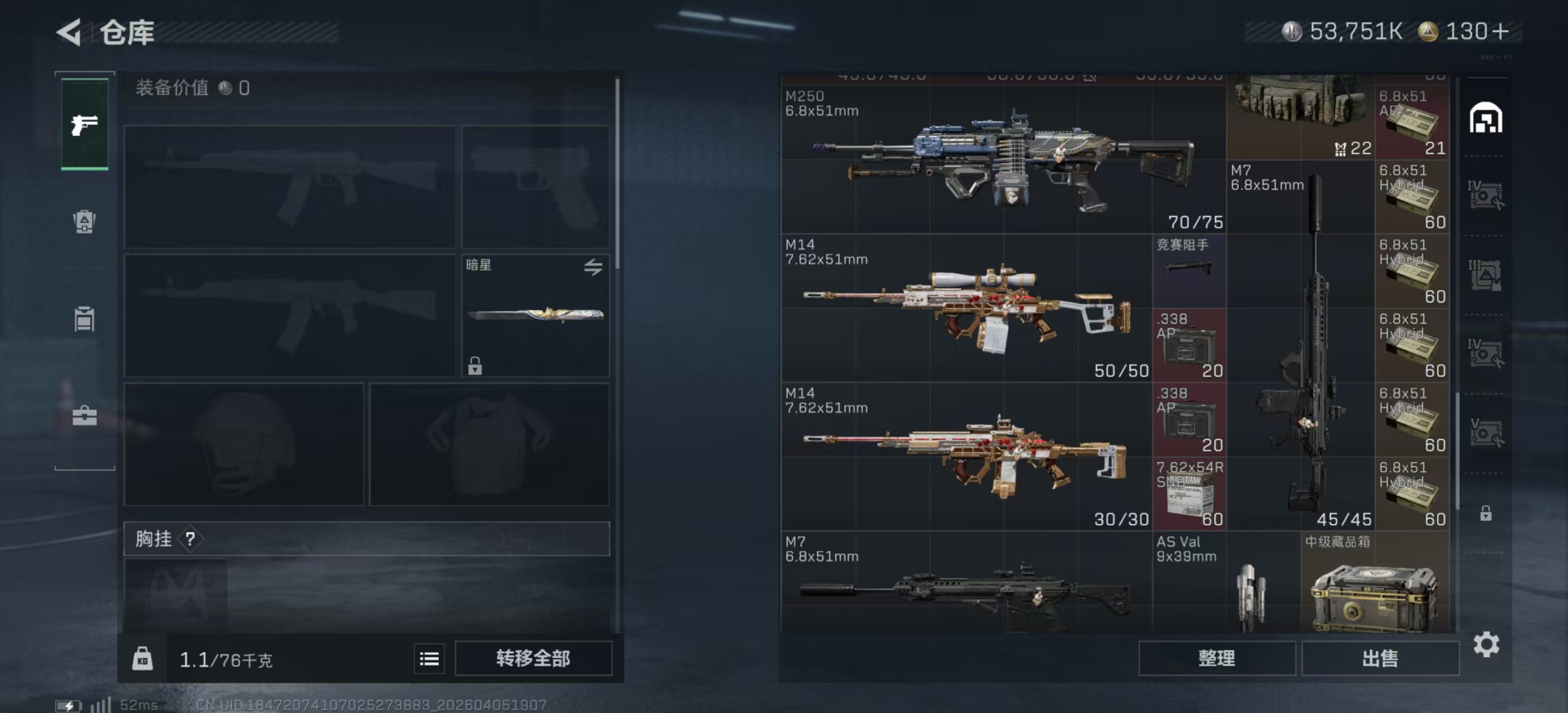Image resolution: width=1568 pixels, height=713 pixels.
Task: Click the back arrow beside 仓库 title
Action: pos(70,32)
